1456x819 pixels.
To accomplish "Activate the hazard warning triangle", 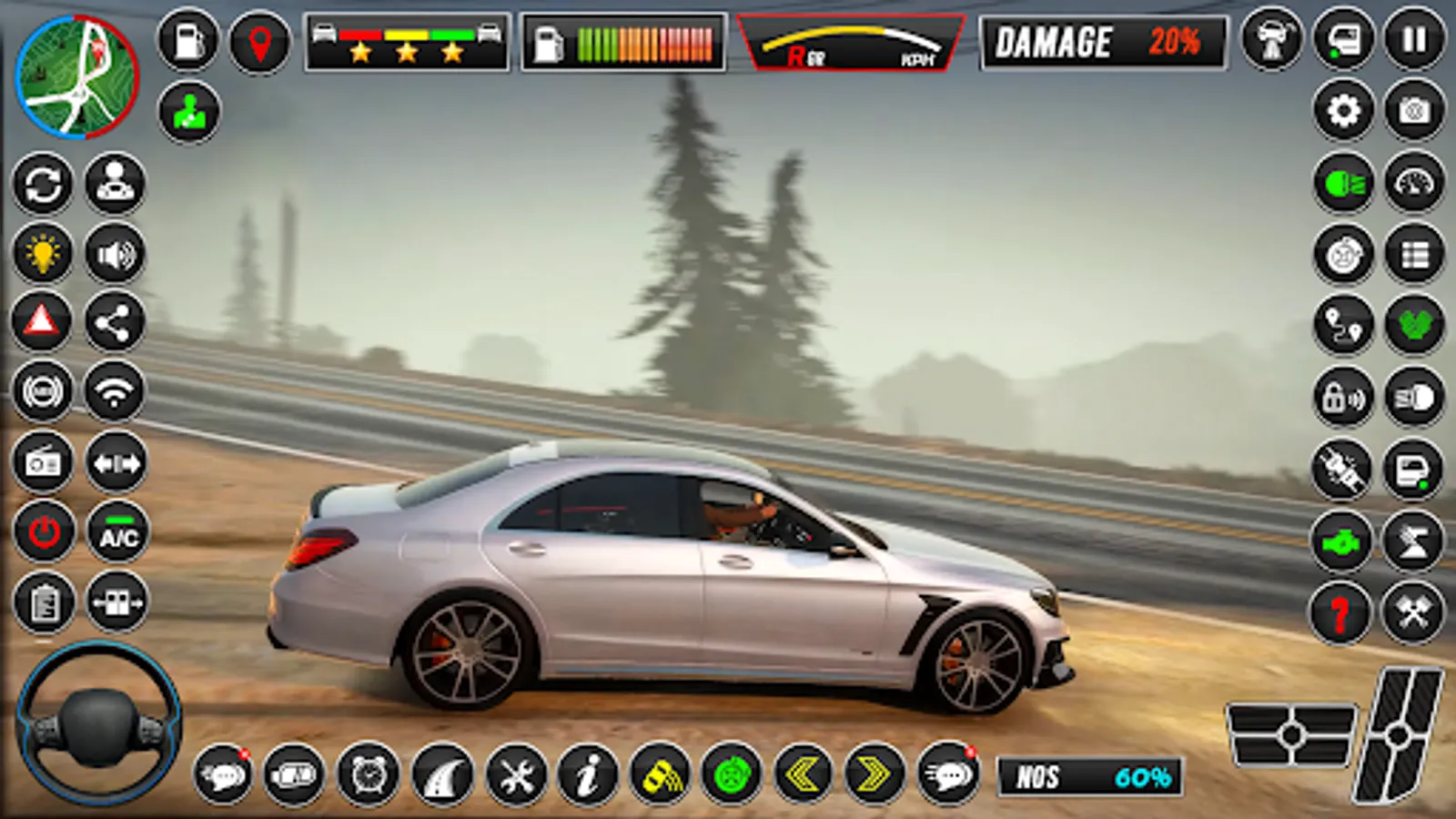I will coord(43,325).
